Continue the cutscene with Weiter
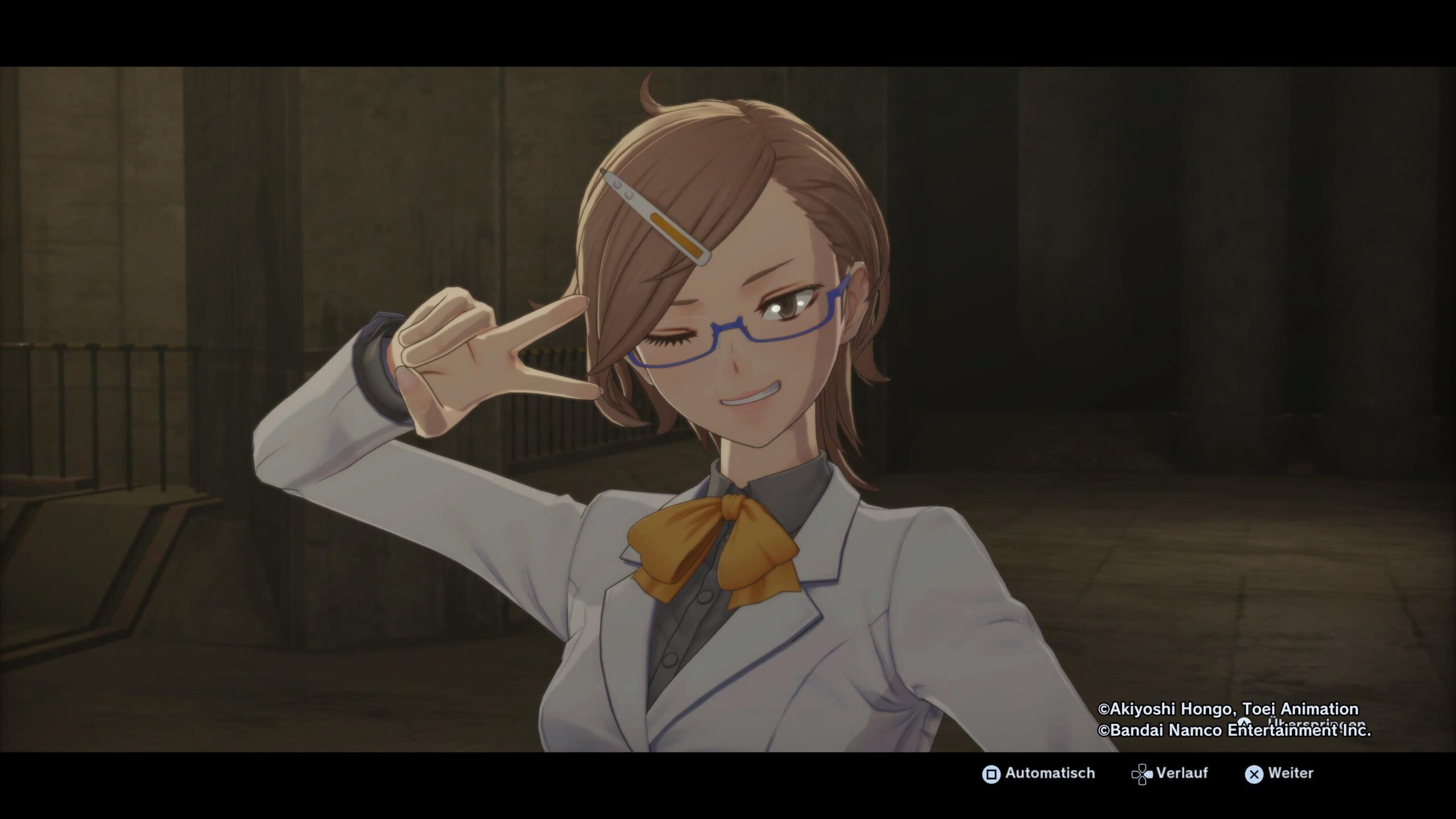 pyautogui.click(x=1280, y=773)
